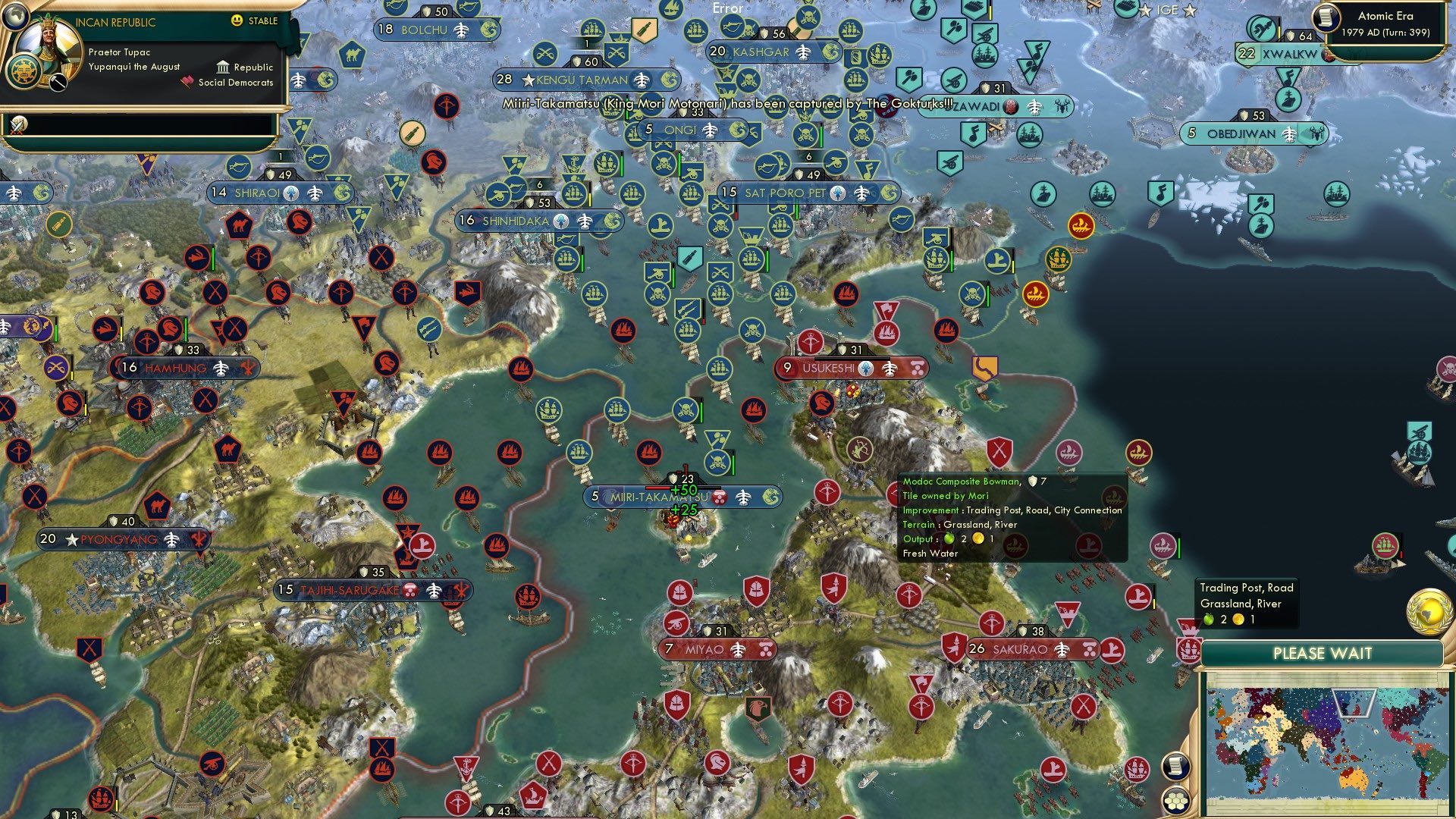1456x819 pixels.
Task: Click the USUKESHI city banner
Action: 827,369
